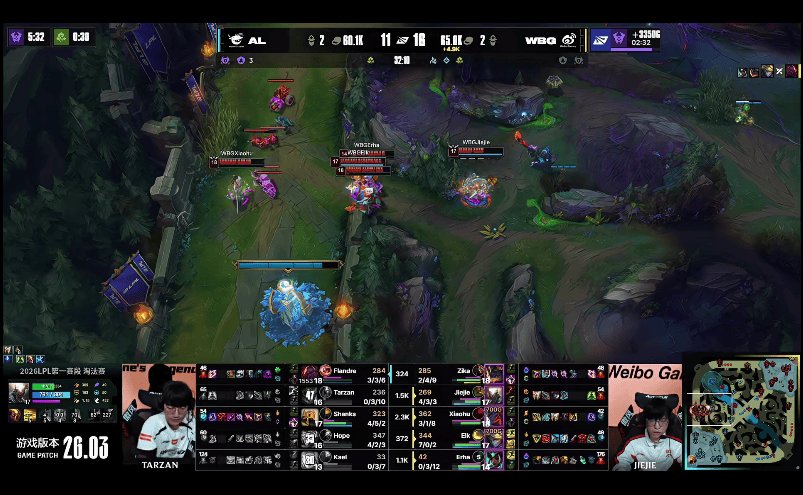The width and height of the screenshot is (803, 495).
Task: Click the minimap in the corner
Action: click(x=742, y=410)
